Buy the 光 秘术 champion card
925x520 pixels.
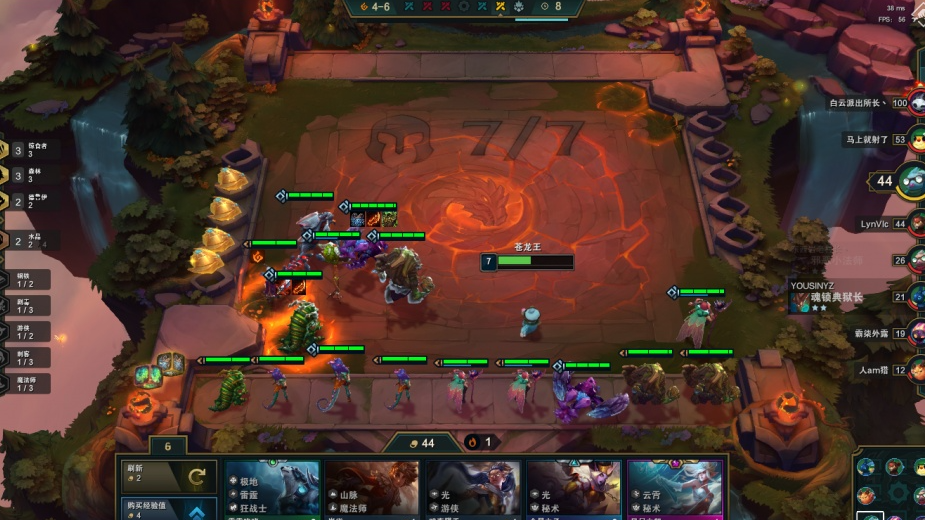tap(572, 489)
